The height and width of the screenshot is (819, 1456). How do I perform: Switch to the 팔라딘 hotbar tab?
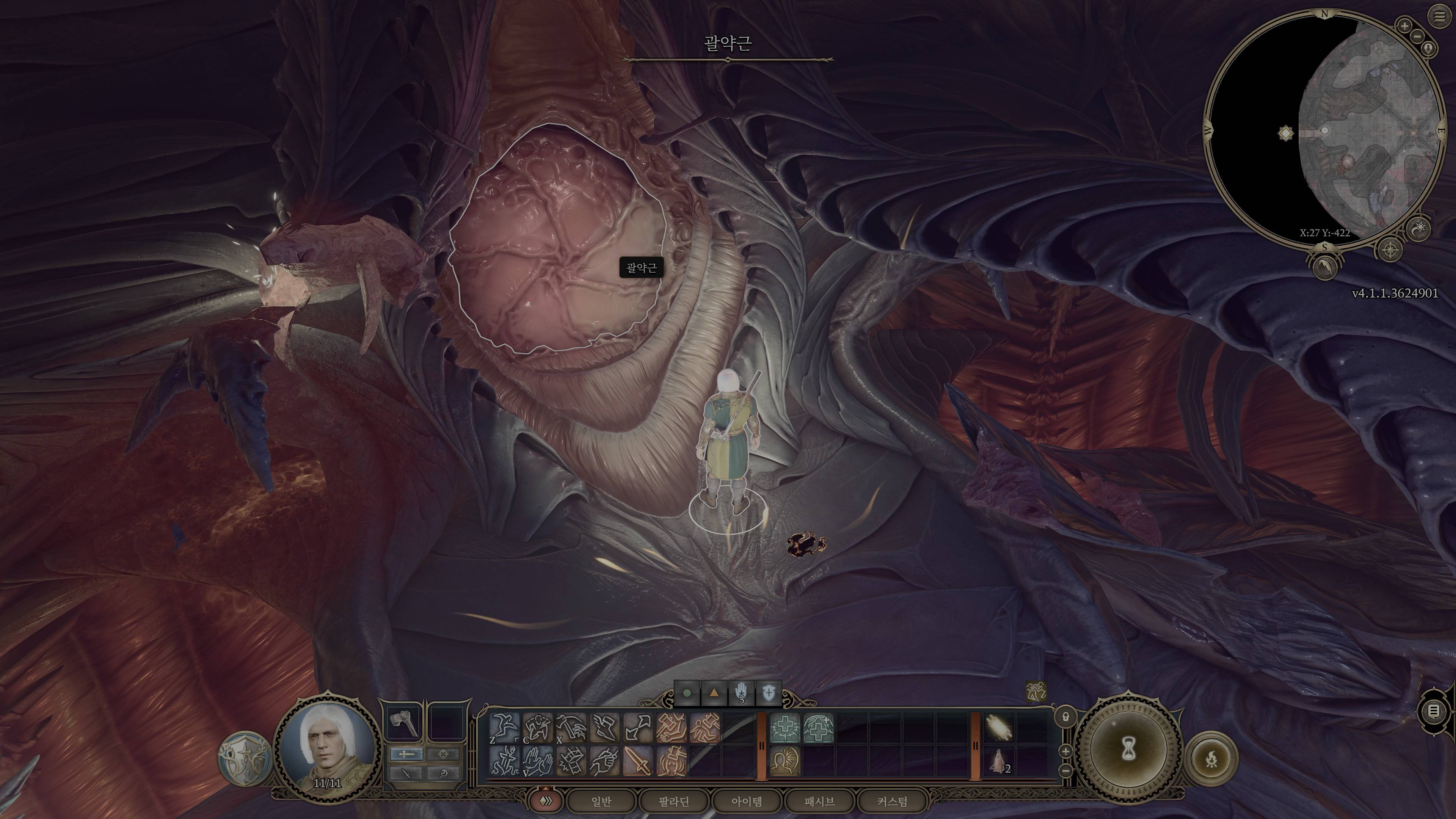674,802
